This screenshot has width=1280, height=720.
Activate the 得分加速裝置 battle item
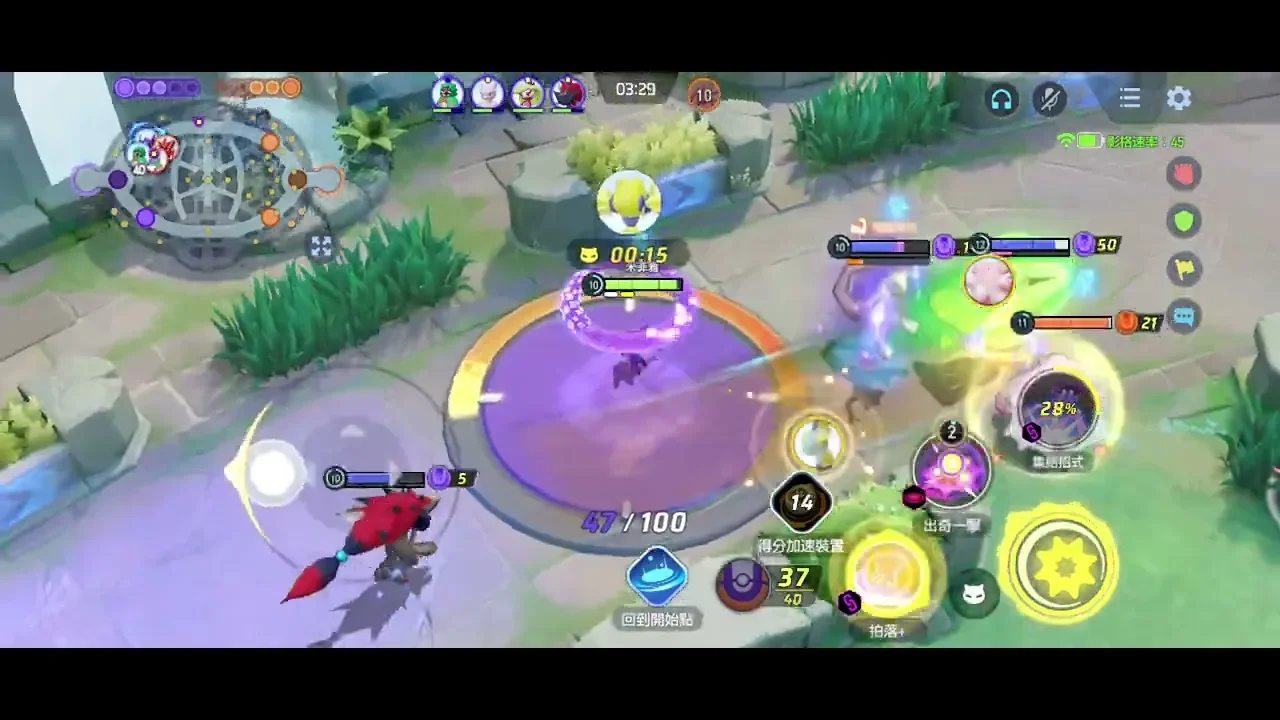pos(801,503)
